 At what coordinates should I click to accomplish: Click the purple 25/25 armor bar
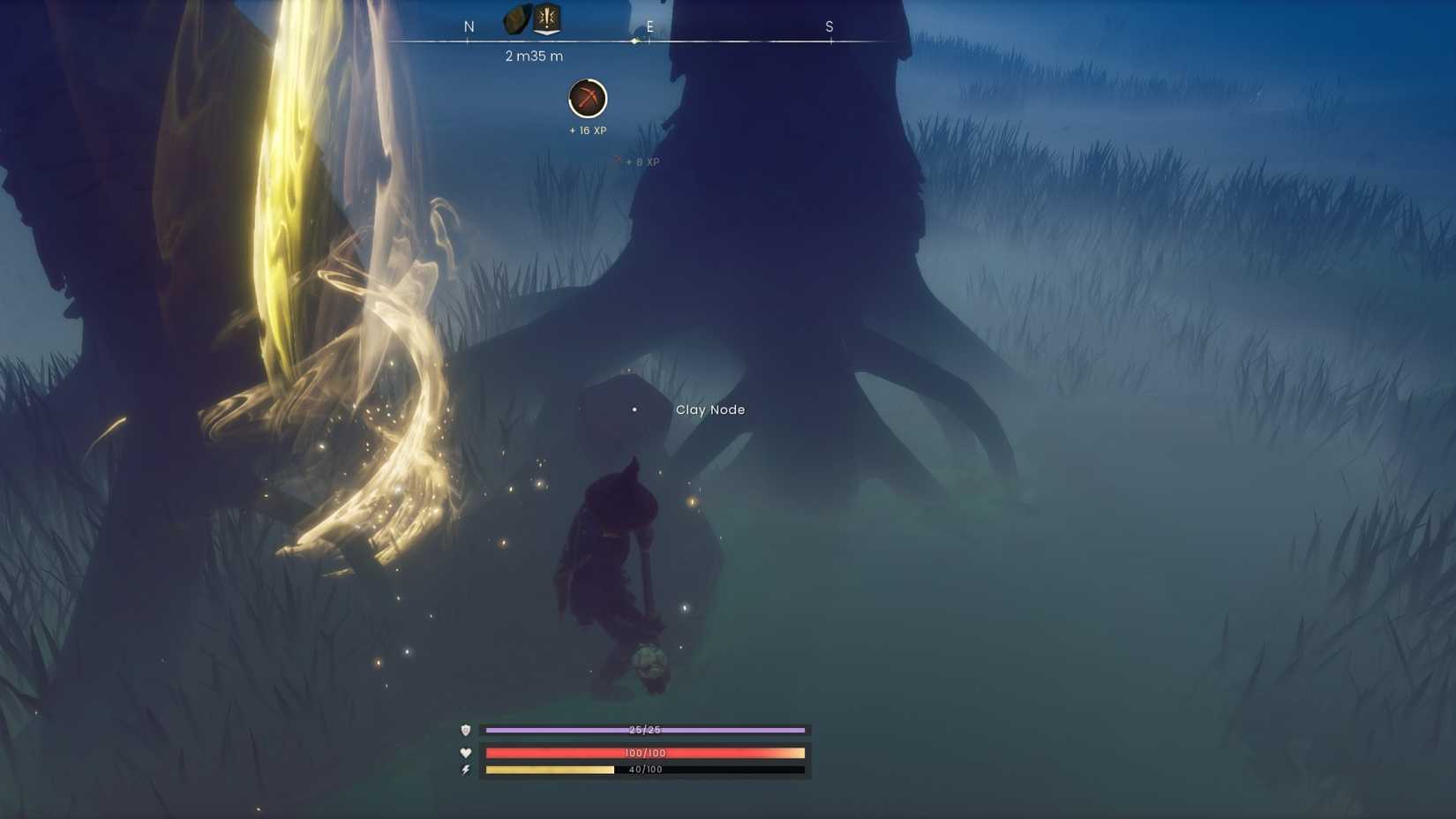point(644,730)
